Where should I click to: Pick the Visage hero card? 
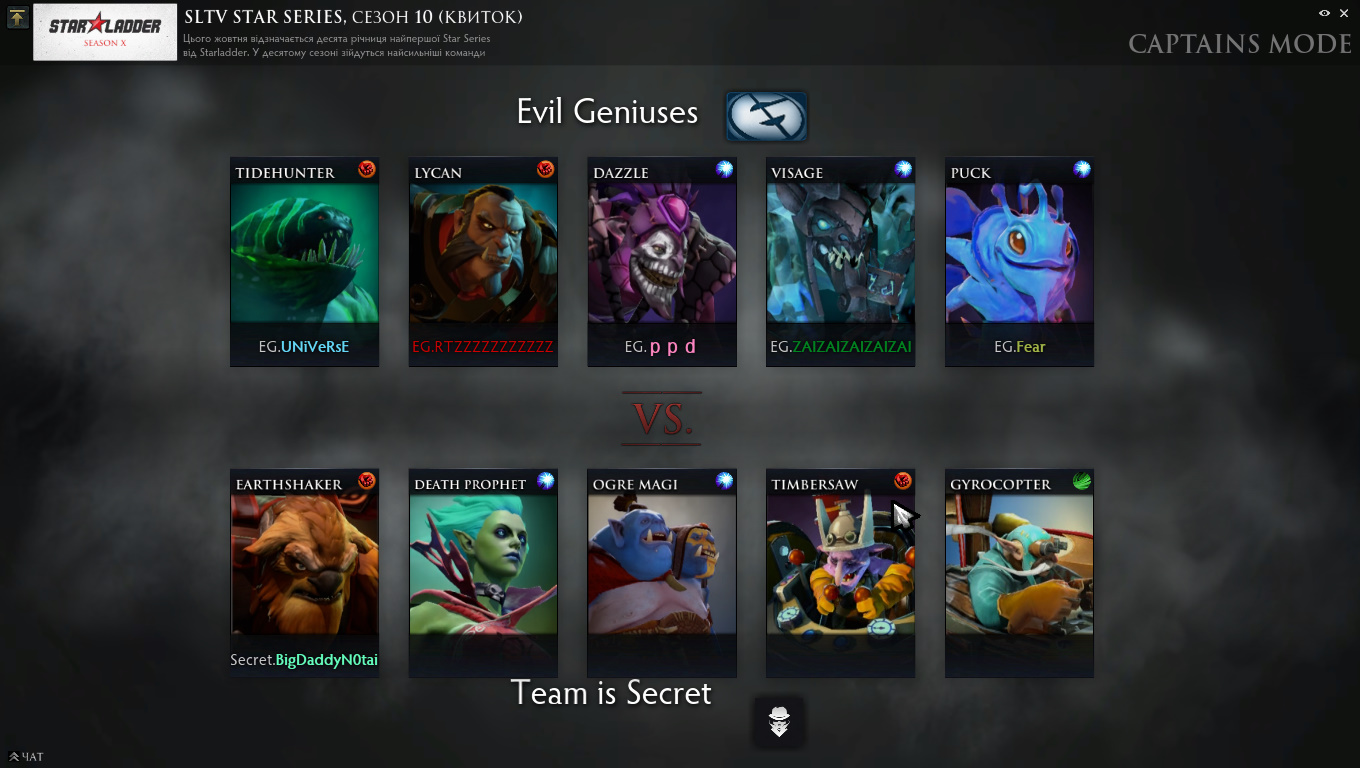[840, 262]
